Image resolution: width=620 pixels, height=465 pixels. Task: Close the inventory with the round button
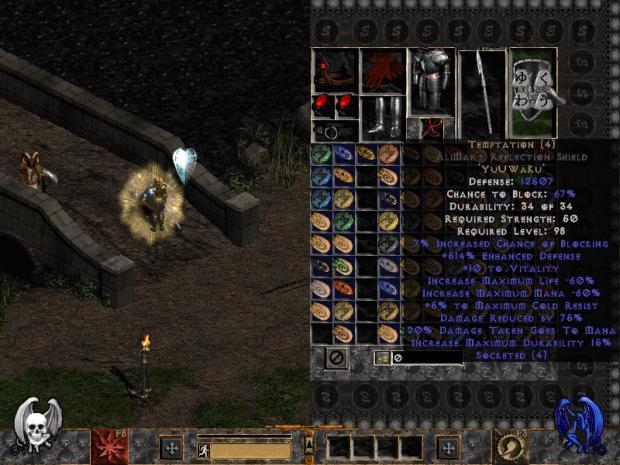[x=336, y=357]
